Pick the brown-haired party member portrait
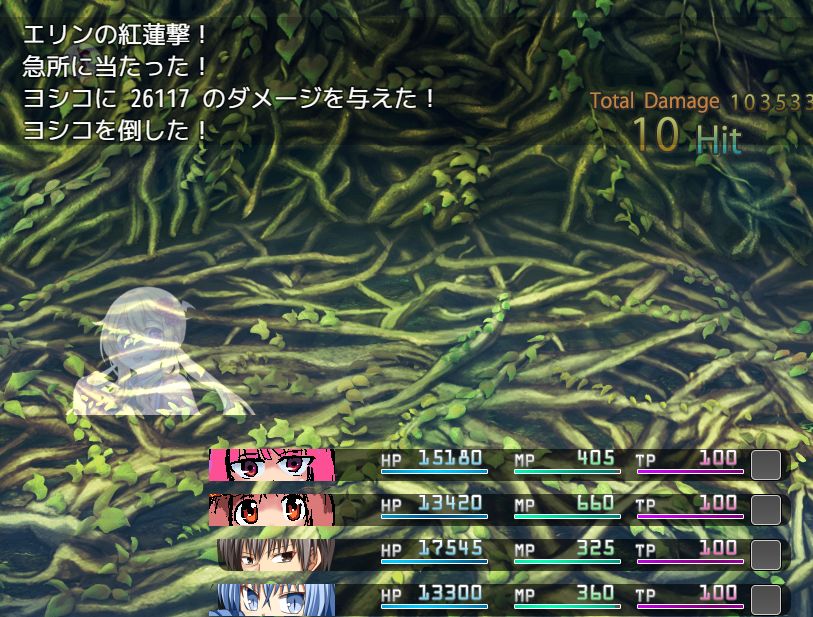The image size is (813, 617). pos(274,554)
